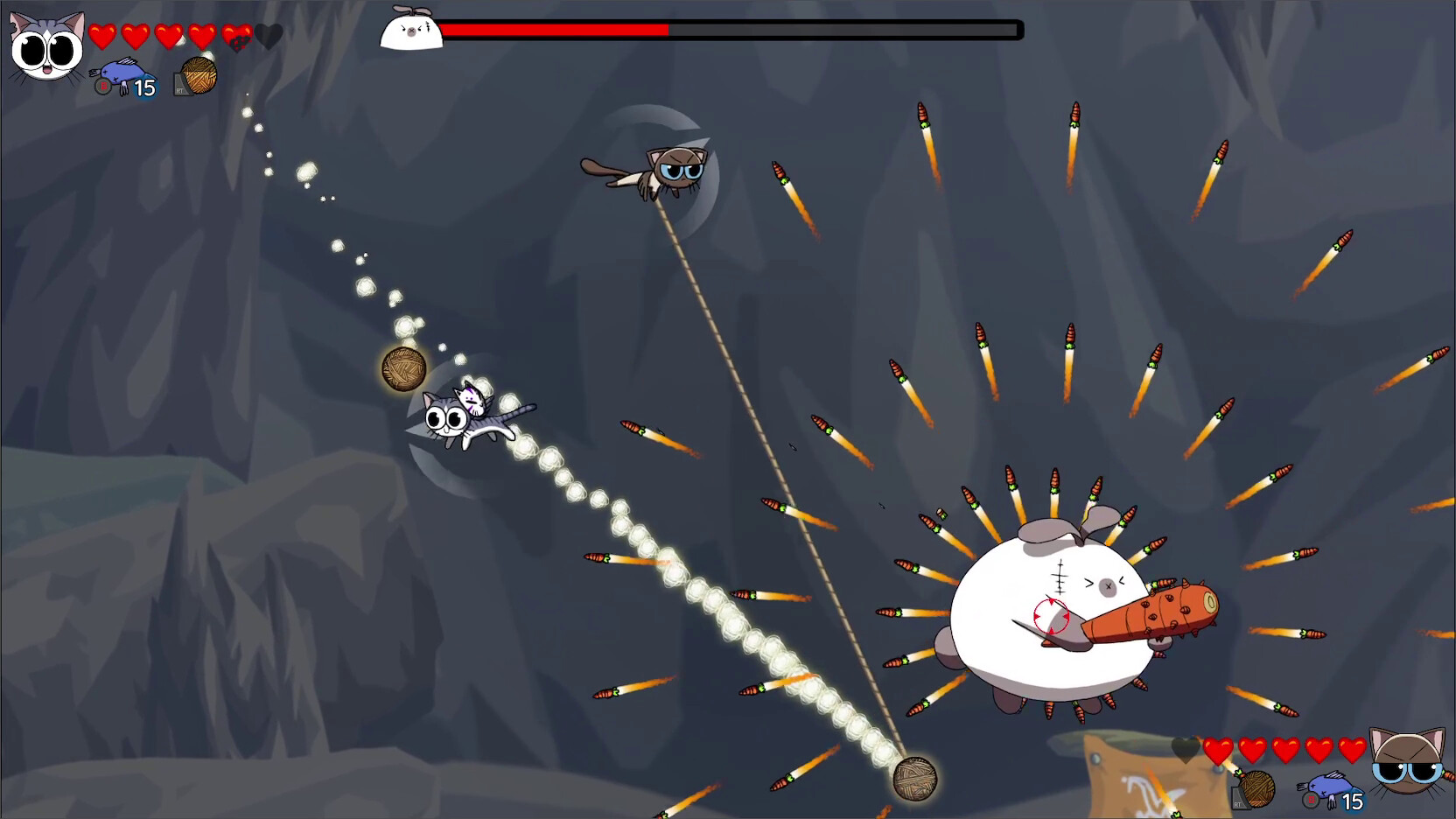Image resolution: width=1456 pixels, height=819 pixels.
Task: Click the first full red heart in Player 1's row
Action: pyautogui.click(x=101, y=37)
